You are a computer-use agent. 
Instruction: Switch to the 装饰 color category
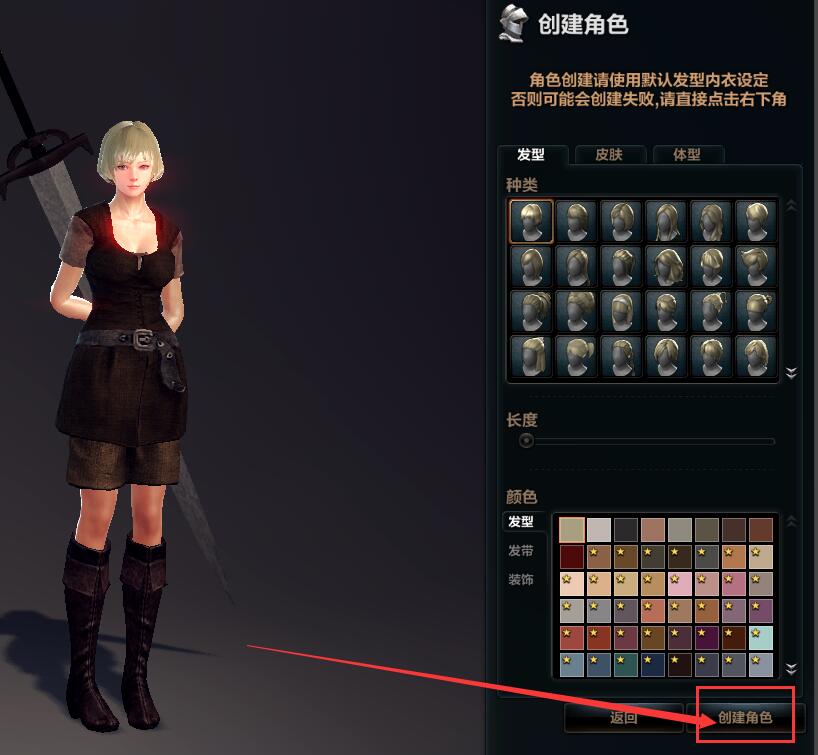click(x=520, y=580)
